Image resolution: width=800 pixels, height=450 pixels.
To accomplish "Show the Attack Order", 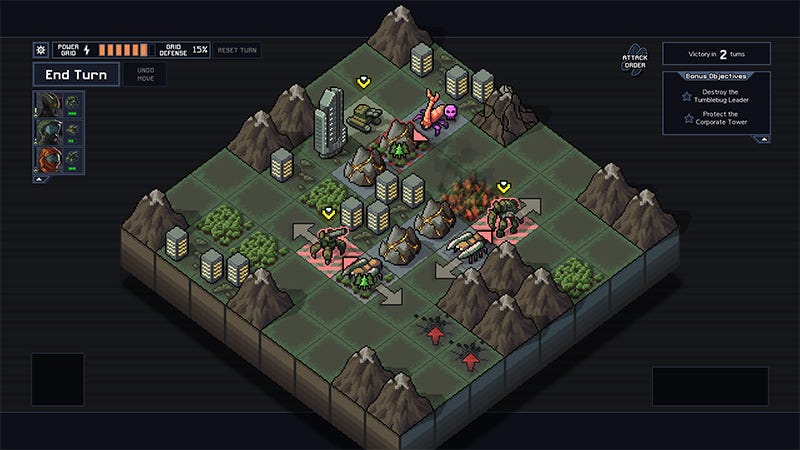I will pyautogui.click(x=633, y=62).
